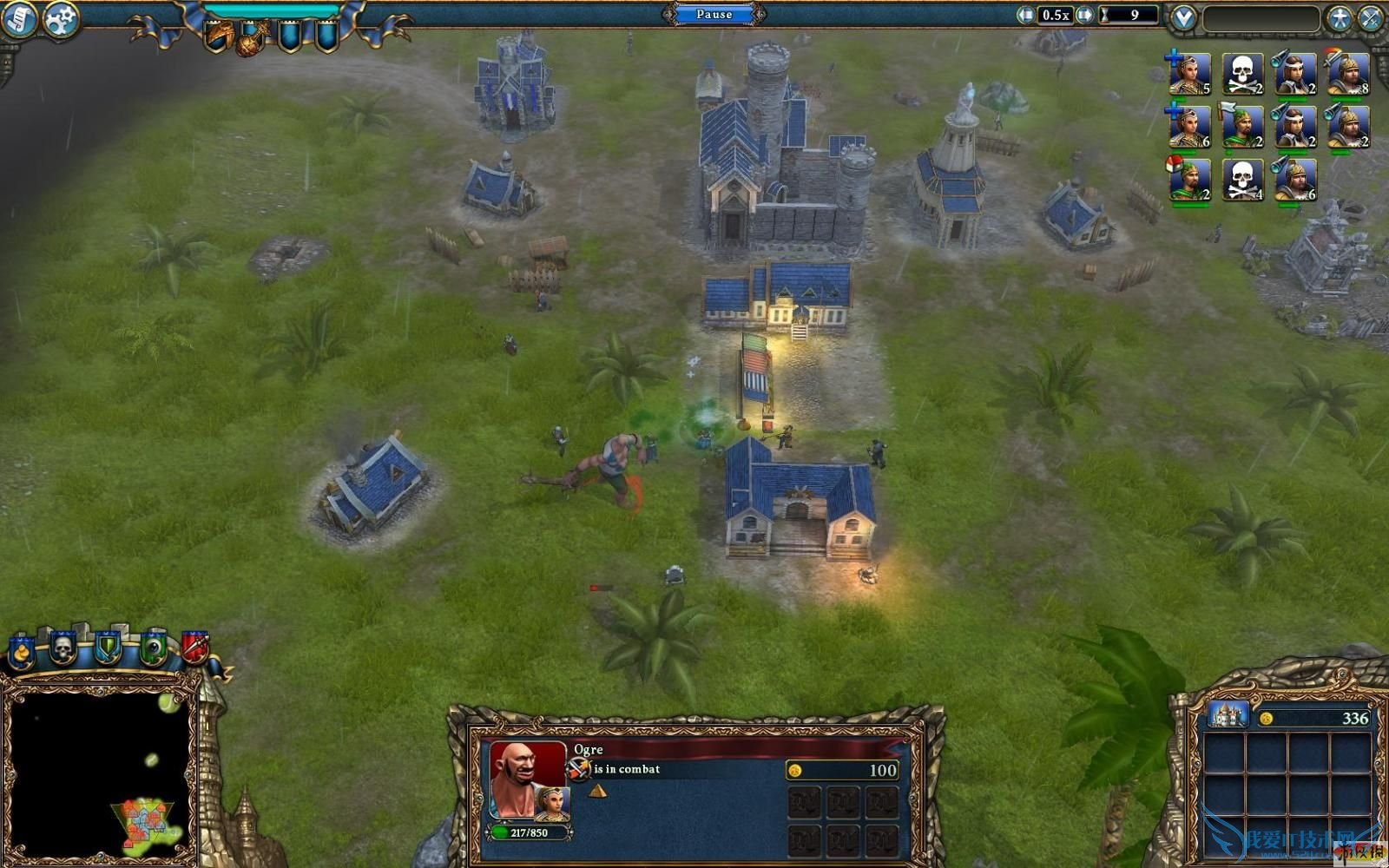Click the heroes figure button
1389x868 pixels.
(1340, 18)
